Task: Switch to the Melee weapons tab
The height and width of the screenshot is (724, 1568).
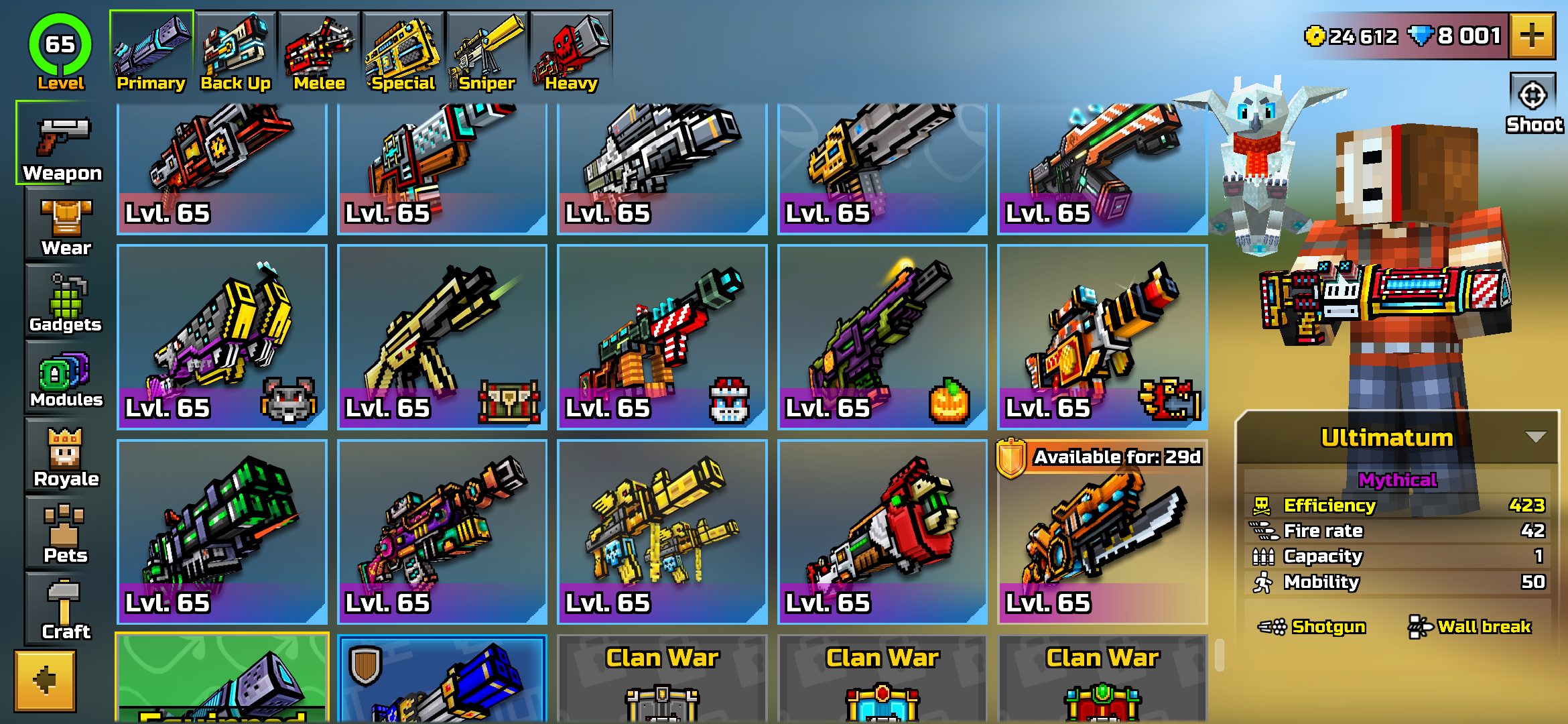Action: [x=318, y=47]
